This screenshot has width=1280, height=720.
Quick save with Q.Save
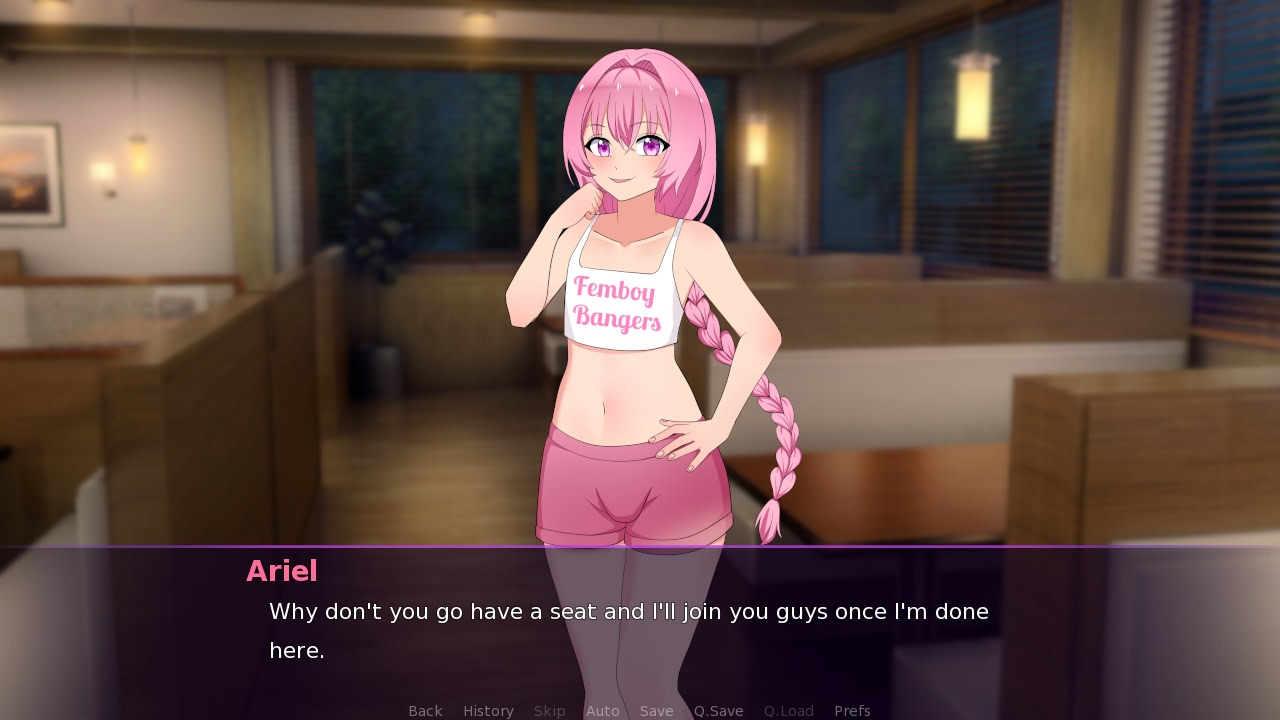[719, 711]
